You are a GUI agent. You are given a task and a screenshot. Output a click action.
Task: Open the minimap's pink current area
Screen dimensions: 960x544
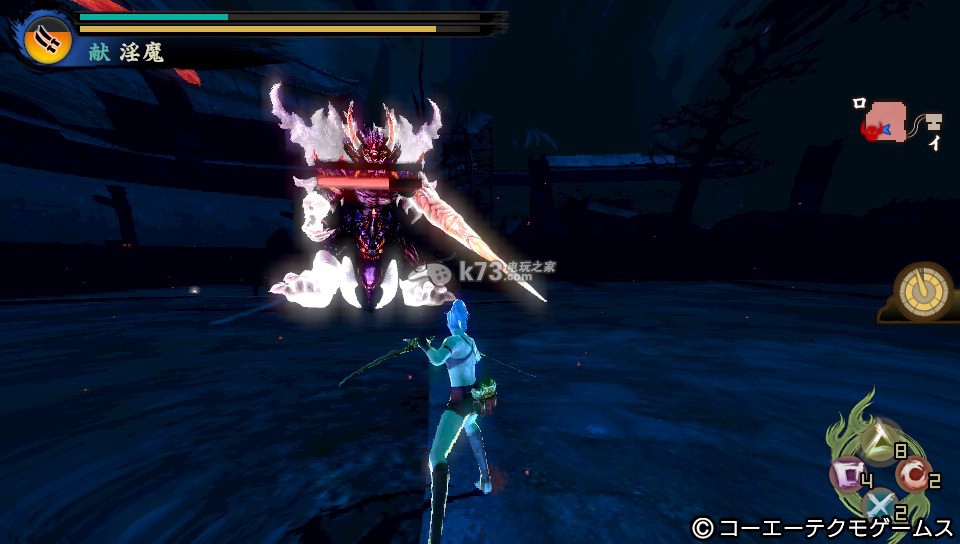888,119
